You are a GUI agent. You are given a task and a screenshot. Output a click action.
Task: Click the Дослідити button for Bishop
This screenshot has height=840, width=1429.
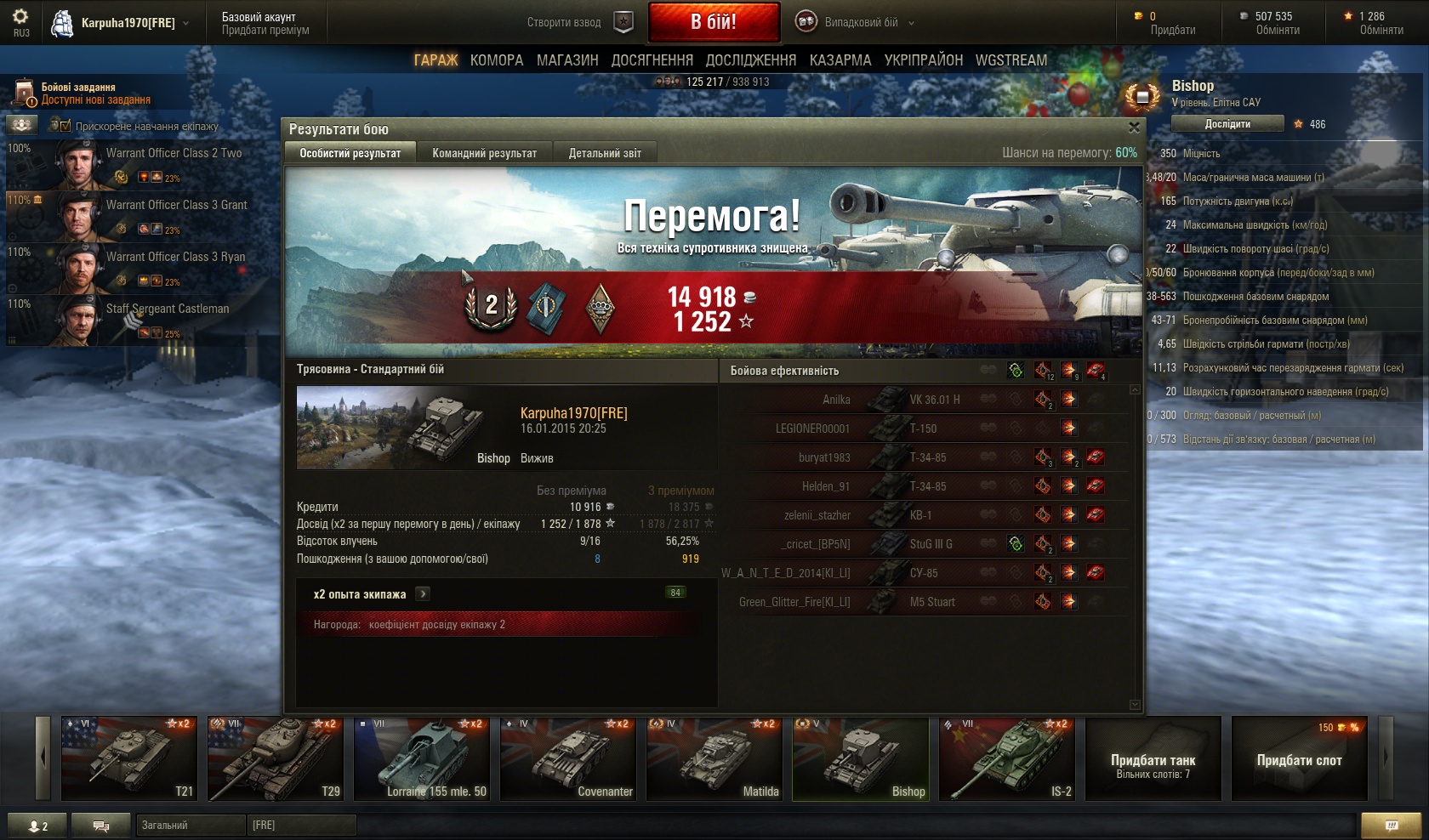1227,124
